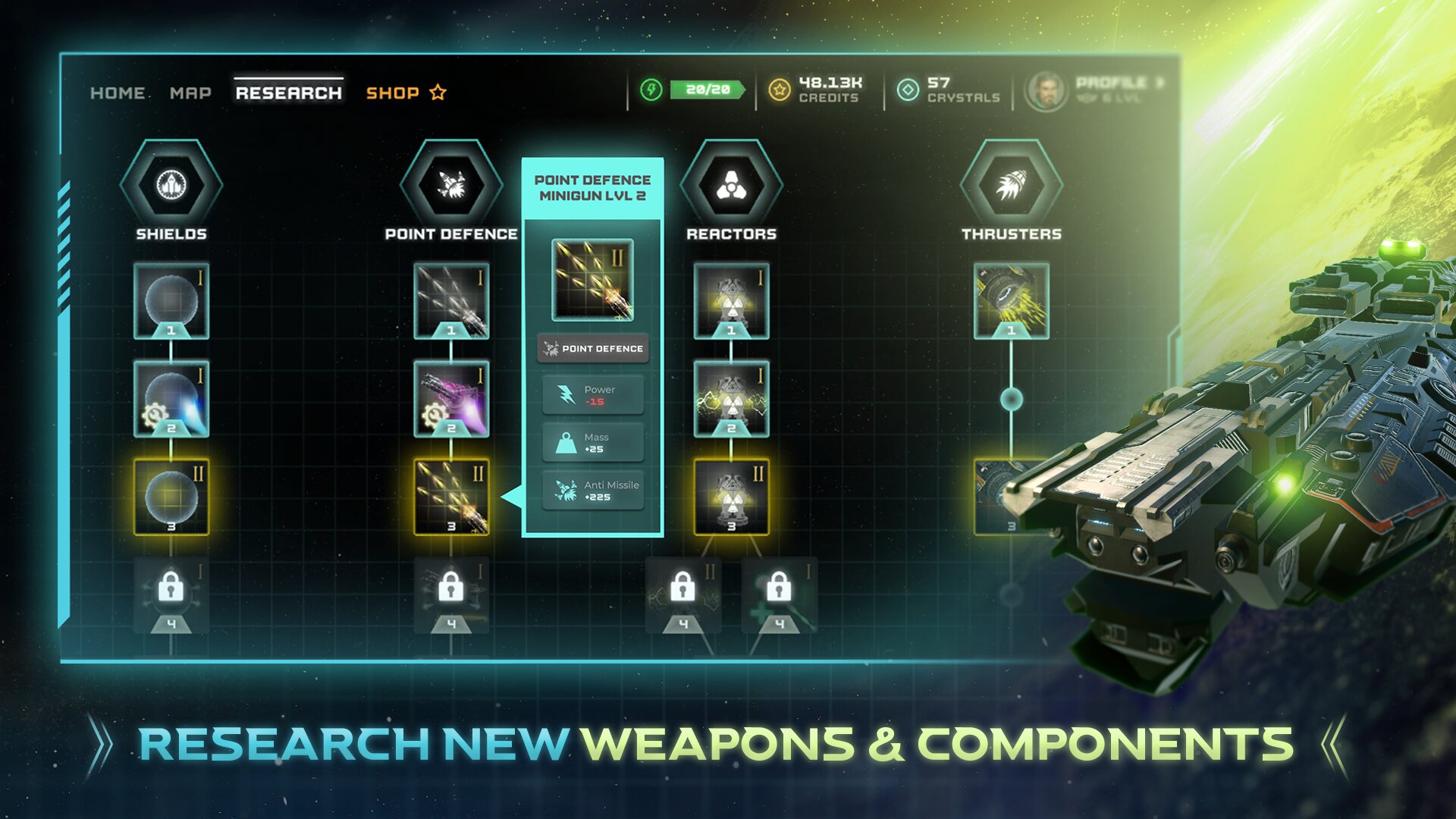The width and height of the screenshot is (1456, 819).
Task: Select the Research tab
Action: click(288, 93)
